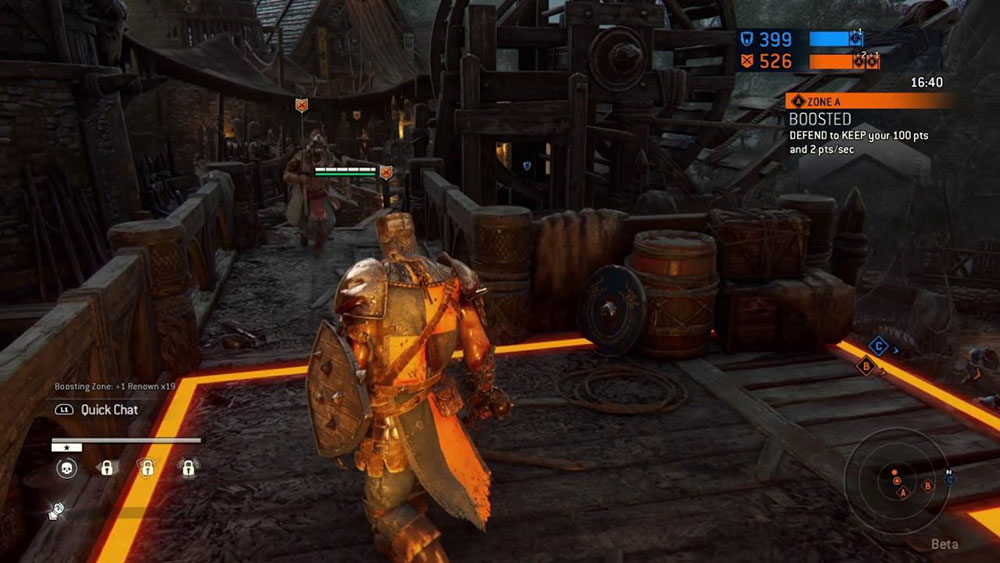
Task: Click the orange team crossed-swords emblem
Action: (x=747, y=62)
